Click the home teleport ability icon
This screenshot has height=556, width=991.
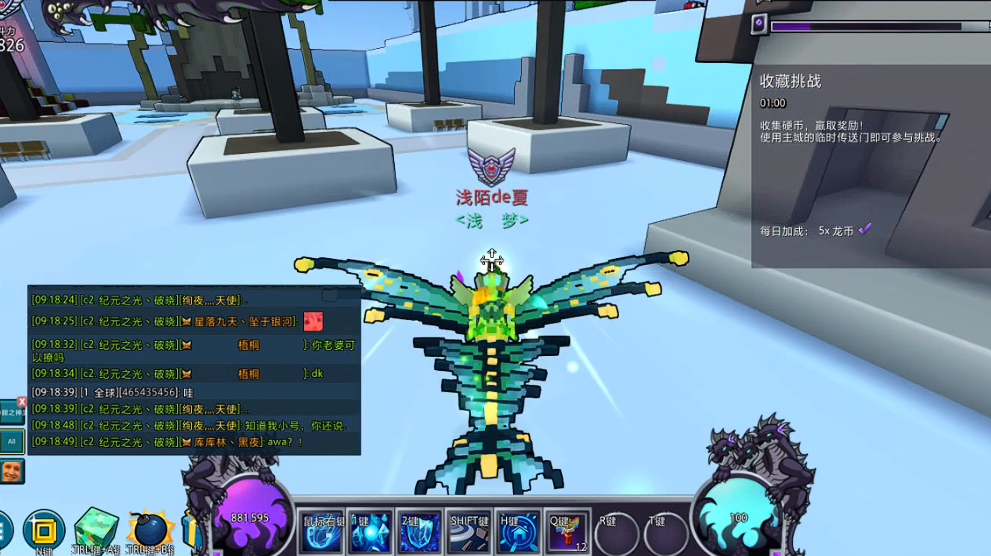pyautogui.click(x=518, y=531)
